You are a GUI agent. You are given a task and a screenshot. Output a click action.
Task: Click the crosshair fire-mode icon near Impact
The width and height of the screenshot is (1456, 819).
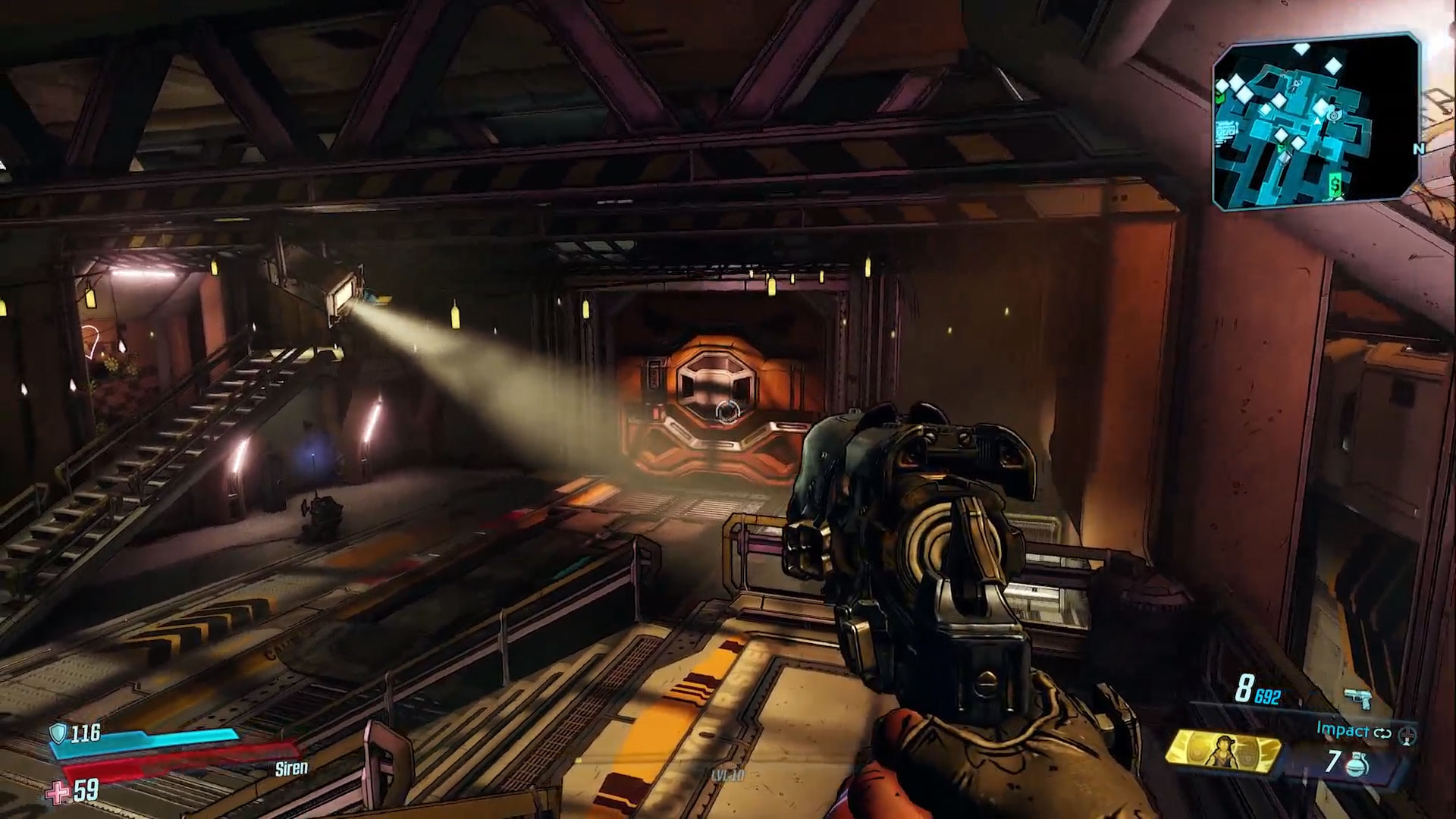tap(1409, 737)
